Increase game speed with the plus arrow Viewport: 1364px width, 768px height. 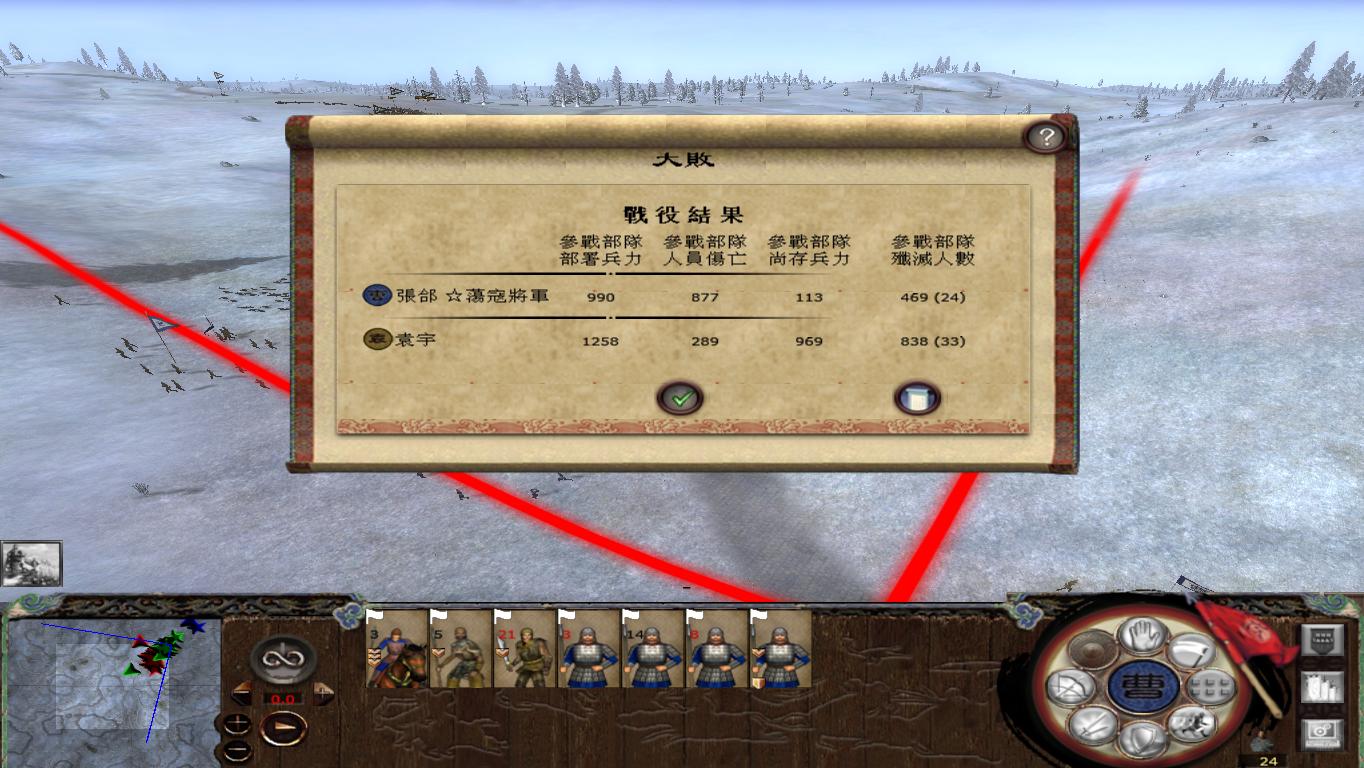coord(323,693)
